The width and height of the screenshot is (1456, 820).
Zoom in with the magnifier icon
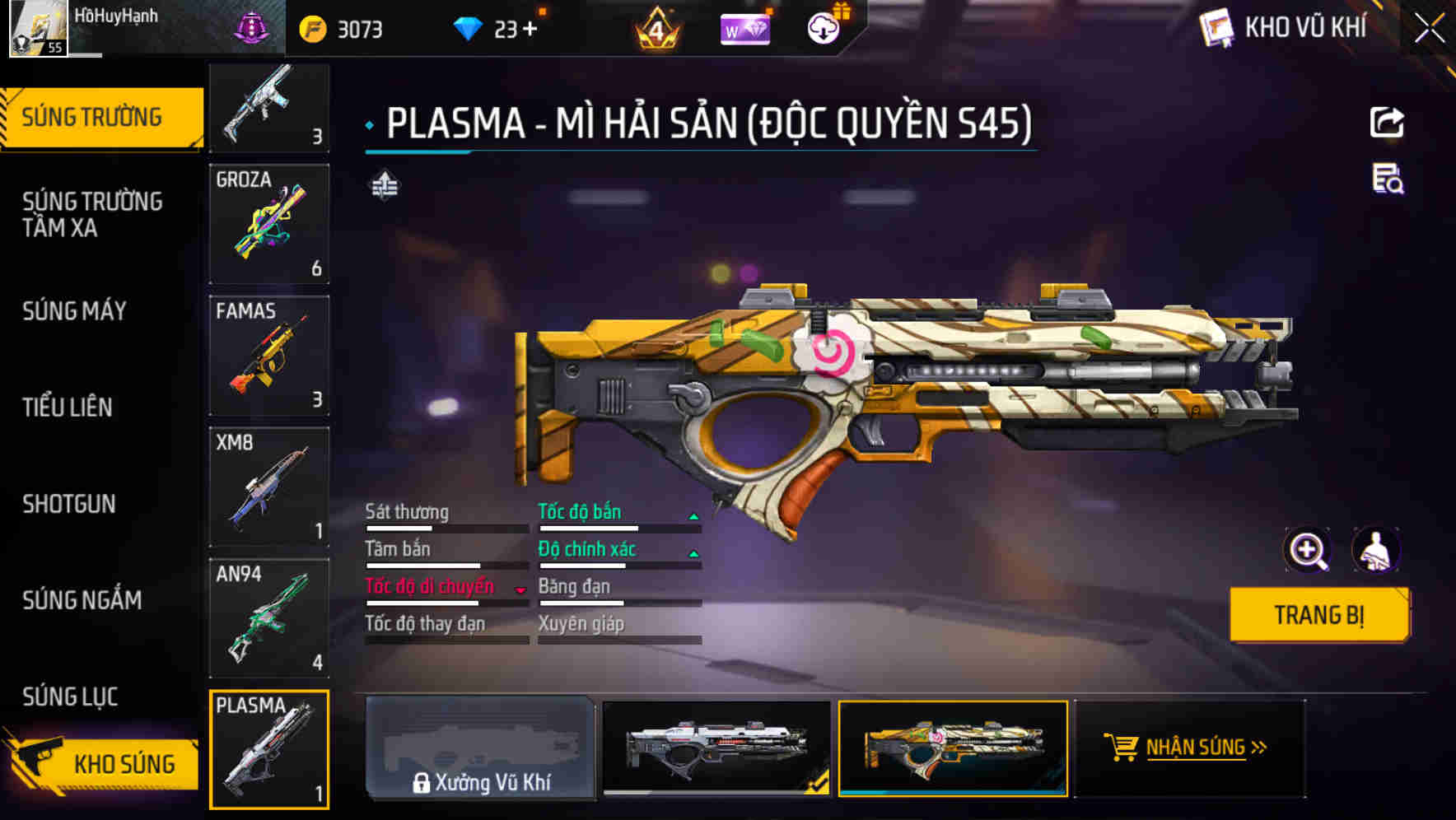pyautogui.click(x=1307, y=550)
